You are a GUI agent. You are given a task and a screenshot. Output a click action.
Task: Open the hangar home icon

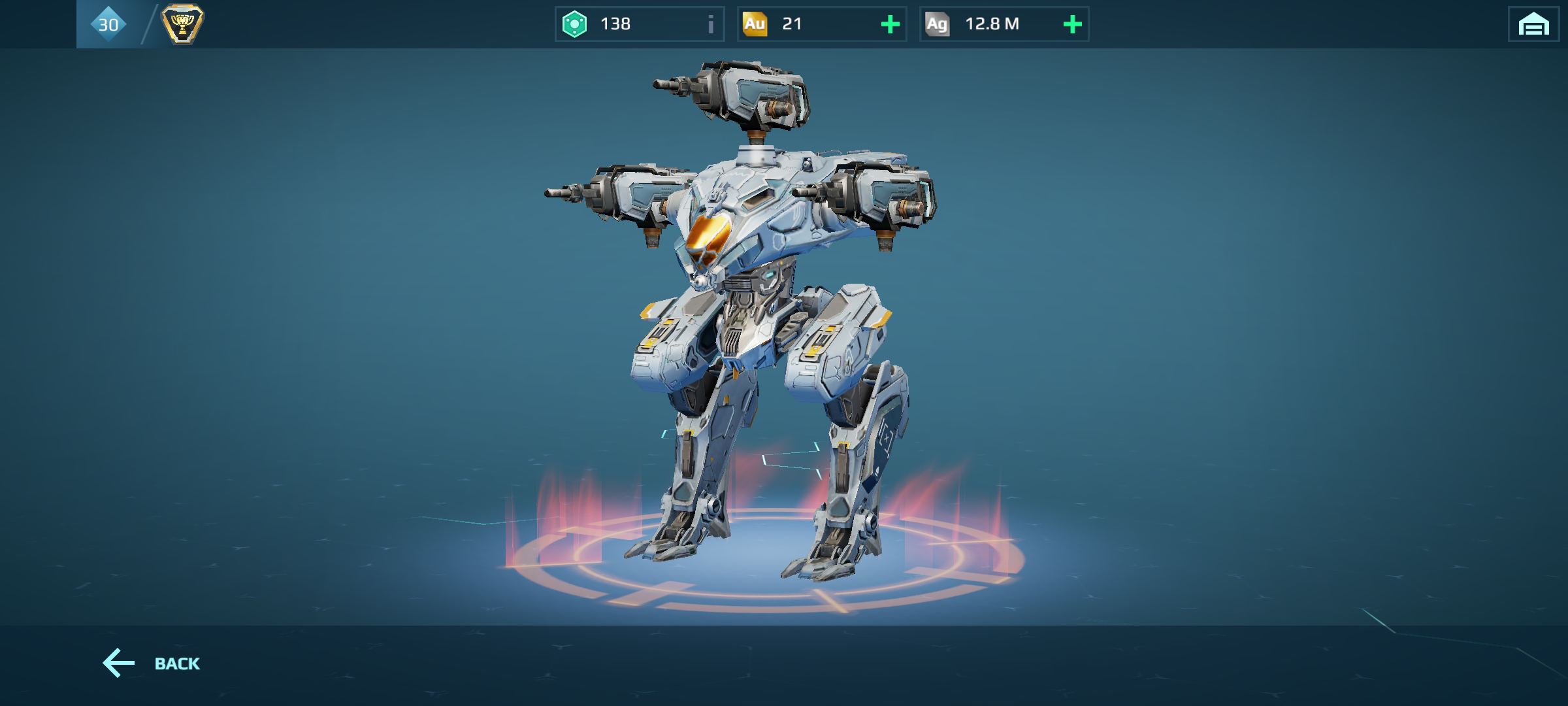click(x=1533, y=25)
